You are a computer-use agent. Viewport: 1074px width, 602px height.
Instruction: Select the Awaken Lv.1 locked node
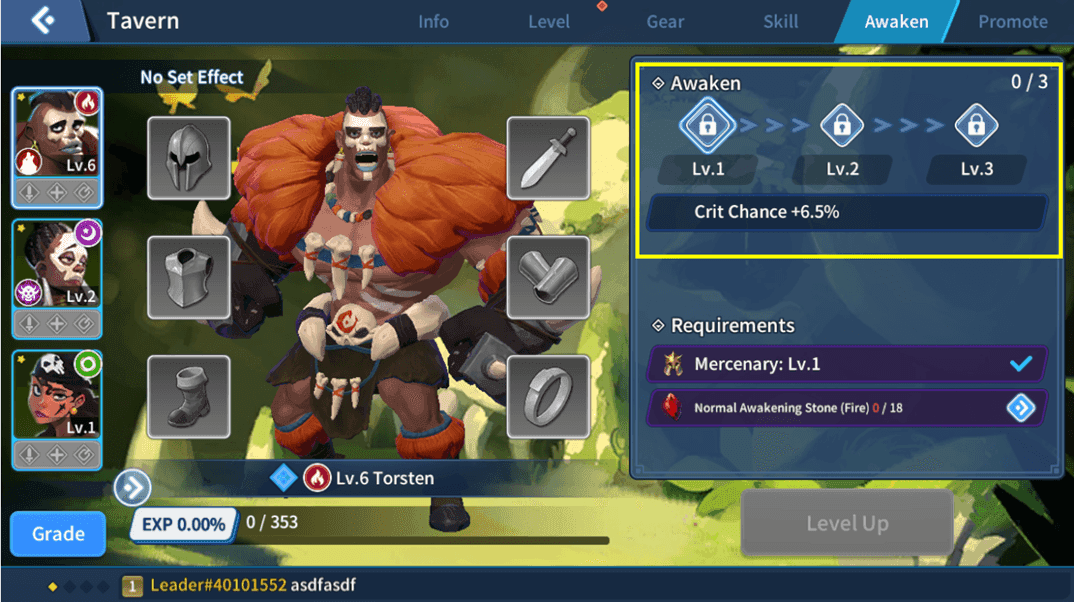tap(708, 126)
